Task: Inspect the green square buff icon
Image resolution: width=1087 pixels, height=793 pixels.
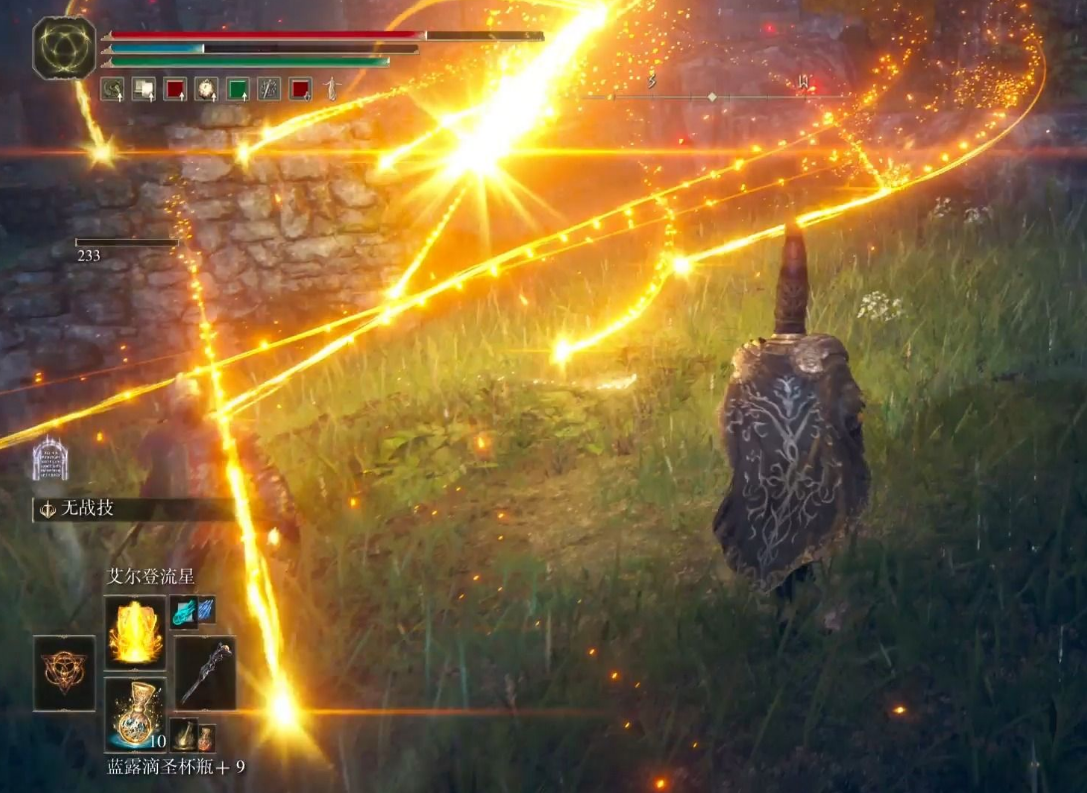Action: [237, 89]
